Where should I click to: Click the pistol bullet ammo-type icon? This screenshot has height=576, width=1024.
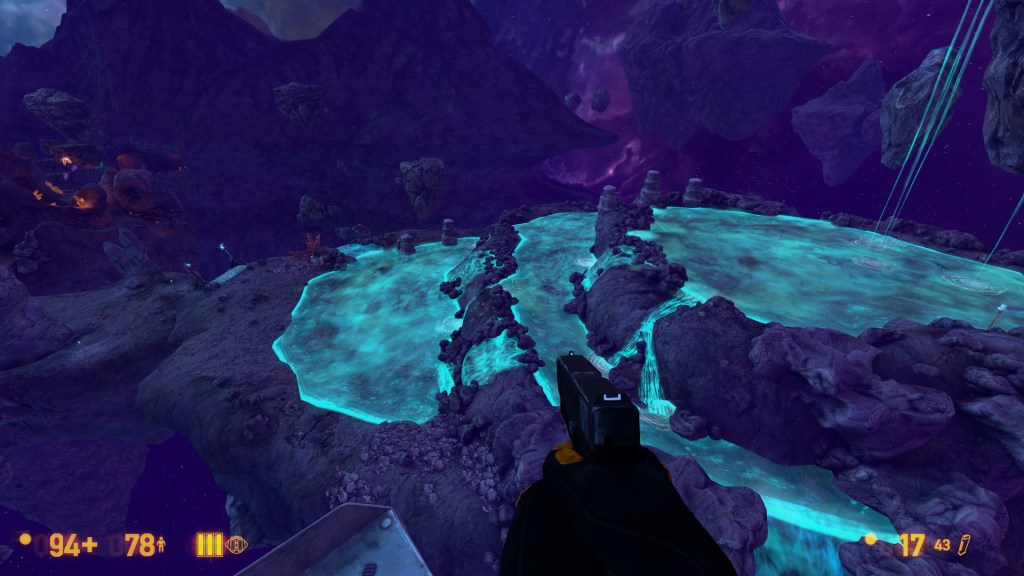click(x=965, y=544)
